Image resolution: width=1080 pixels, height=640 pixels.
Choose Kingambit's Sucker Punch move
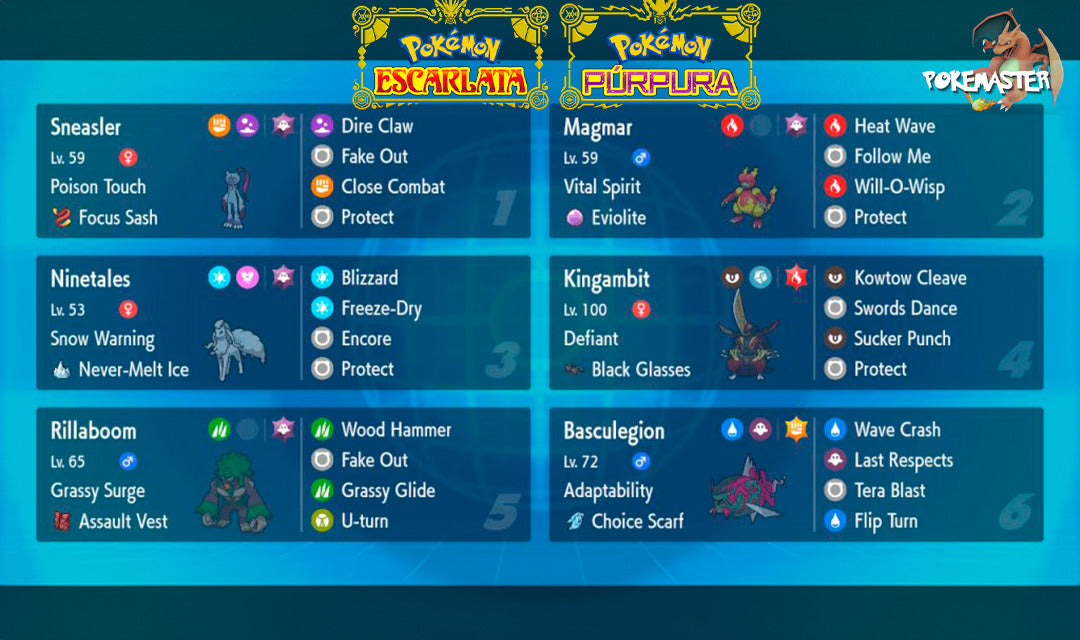pos(901,339)
